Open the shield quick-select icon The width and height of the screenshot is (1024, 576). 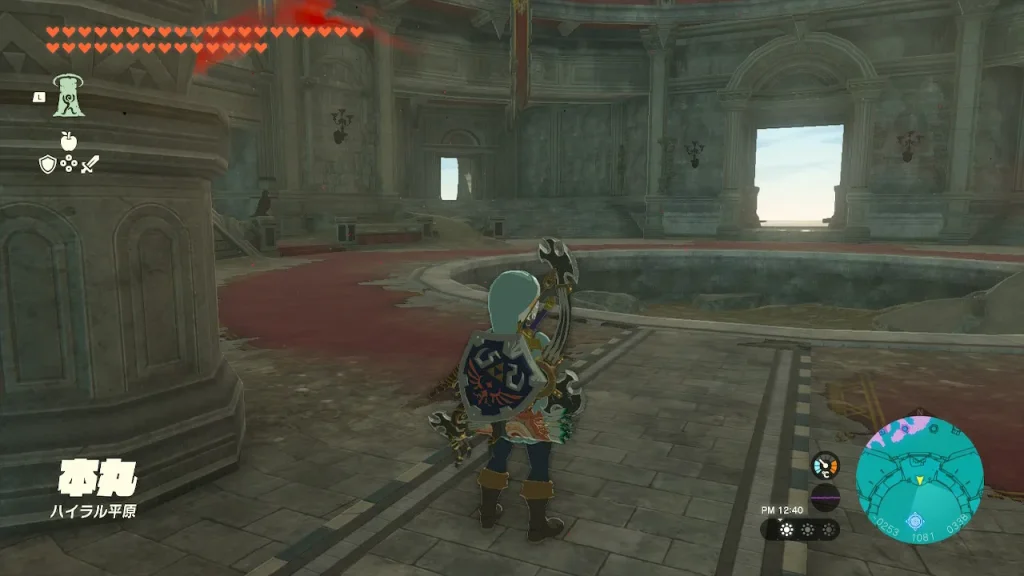click(x=48, y=163)
